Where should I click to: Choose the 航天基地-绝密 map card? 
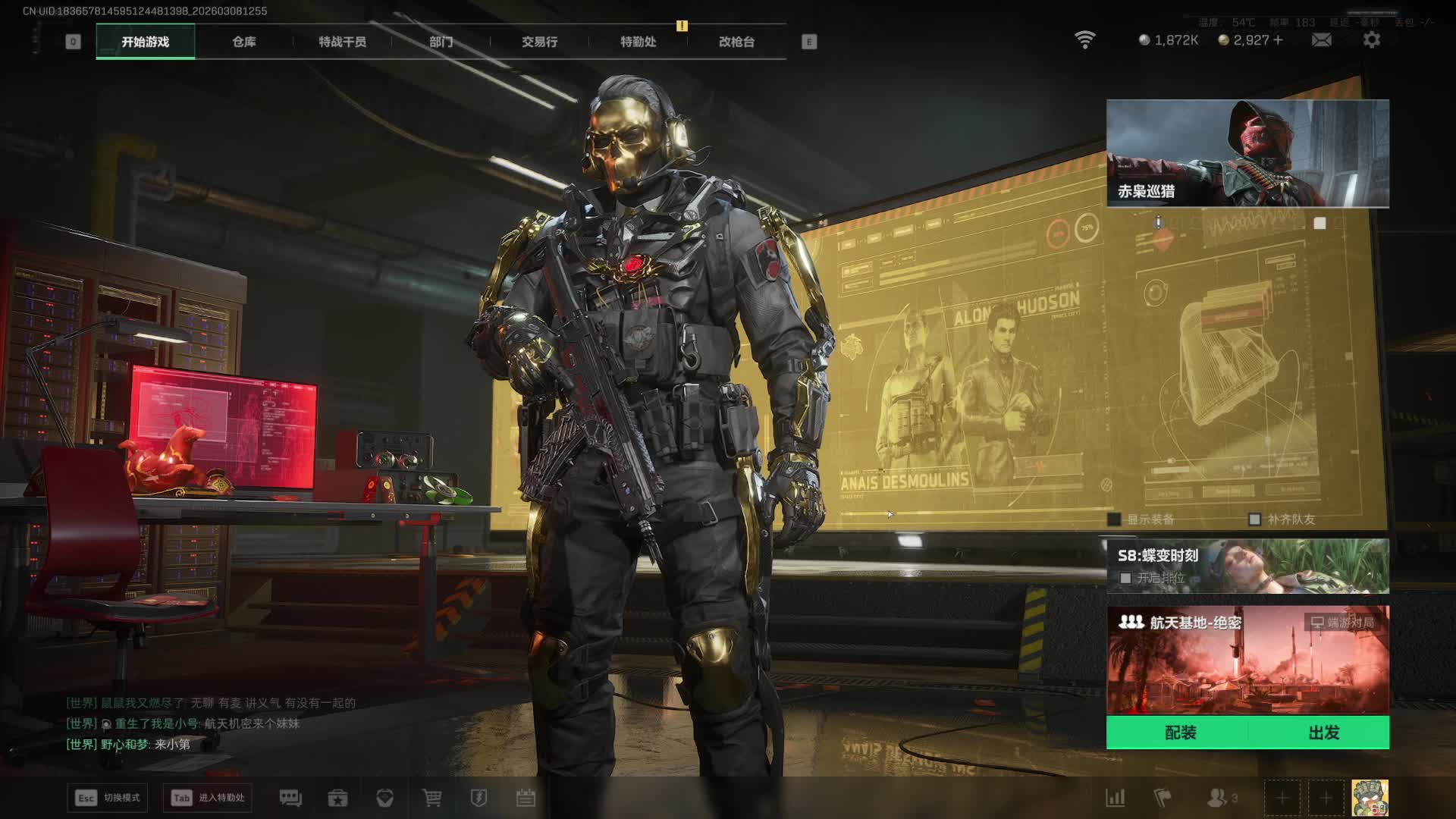(x=1247, y=660)
